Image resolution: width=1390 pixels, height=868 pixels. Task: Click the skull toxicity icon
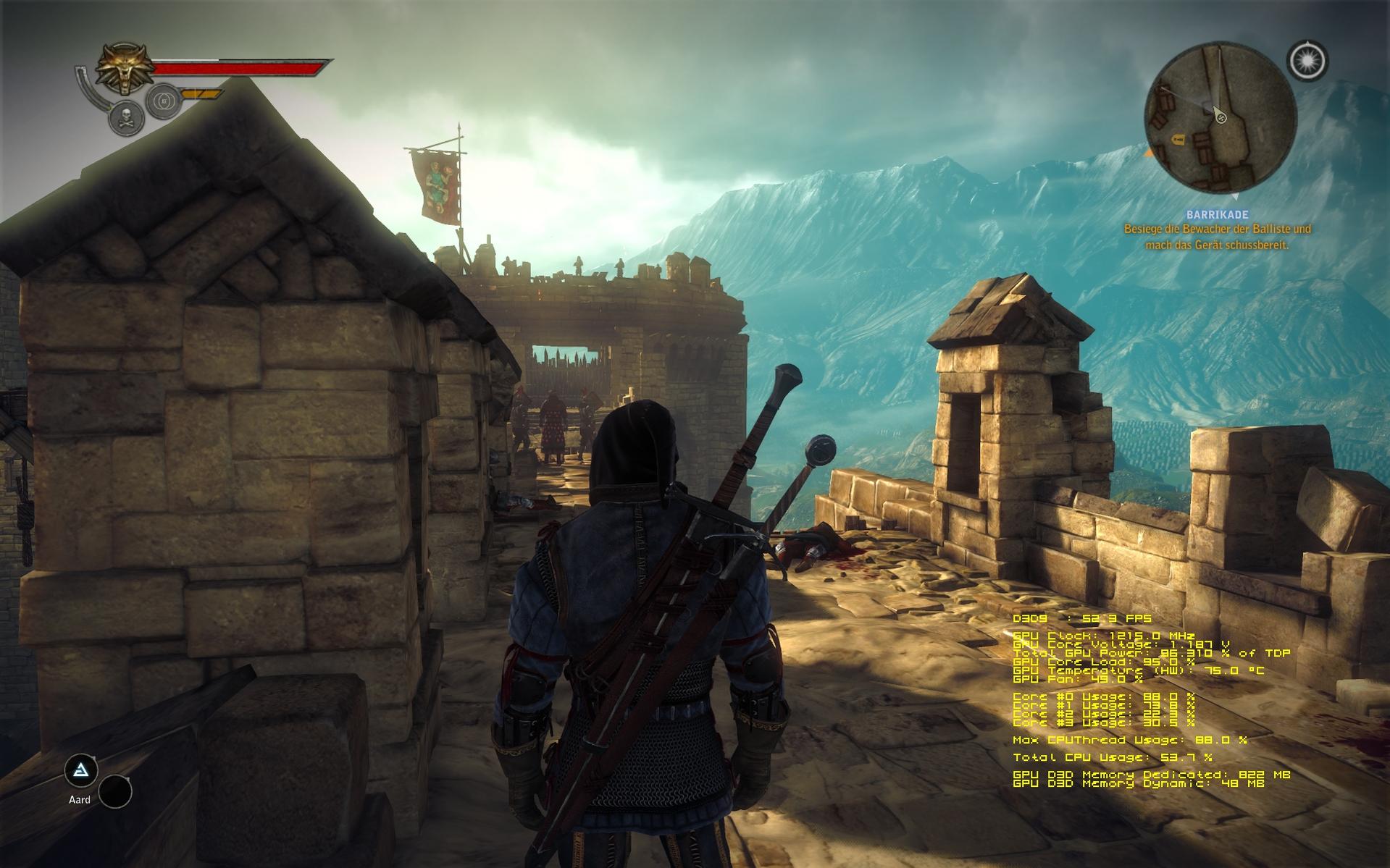click(x=126, y=118)
